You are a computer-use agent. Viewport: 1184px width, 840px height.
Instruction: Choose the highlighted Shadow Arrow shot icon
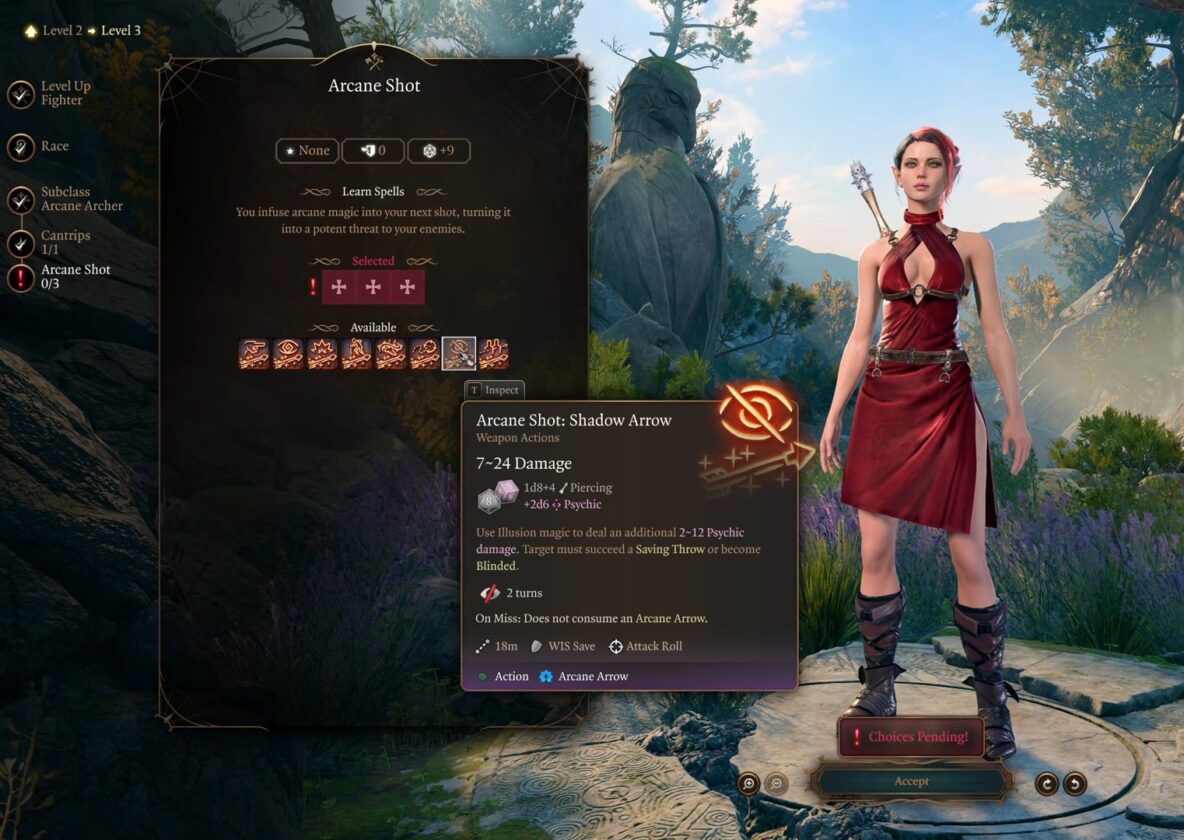(459, 354)
